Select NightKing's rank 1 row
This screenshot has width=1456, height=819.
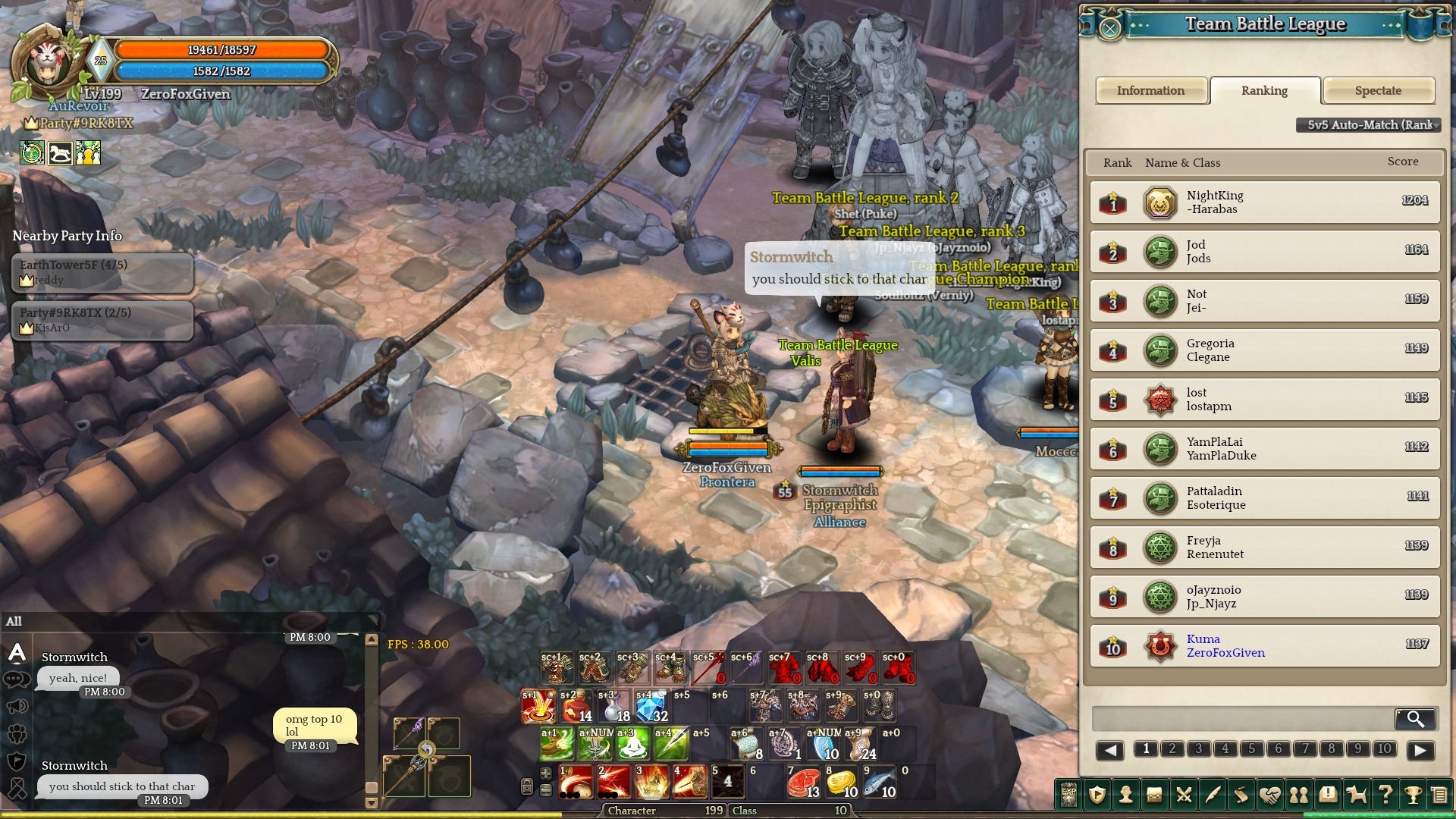[x=1264, y=202]
